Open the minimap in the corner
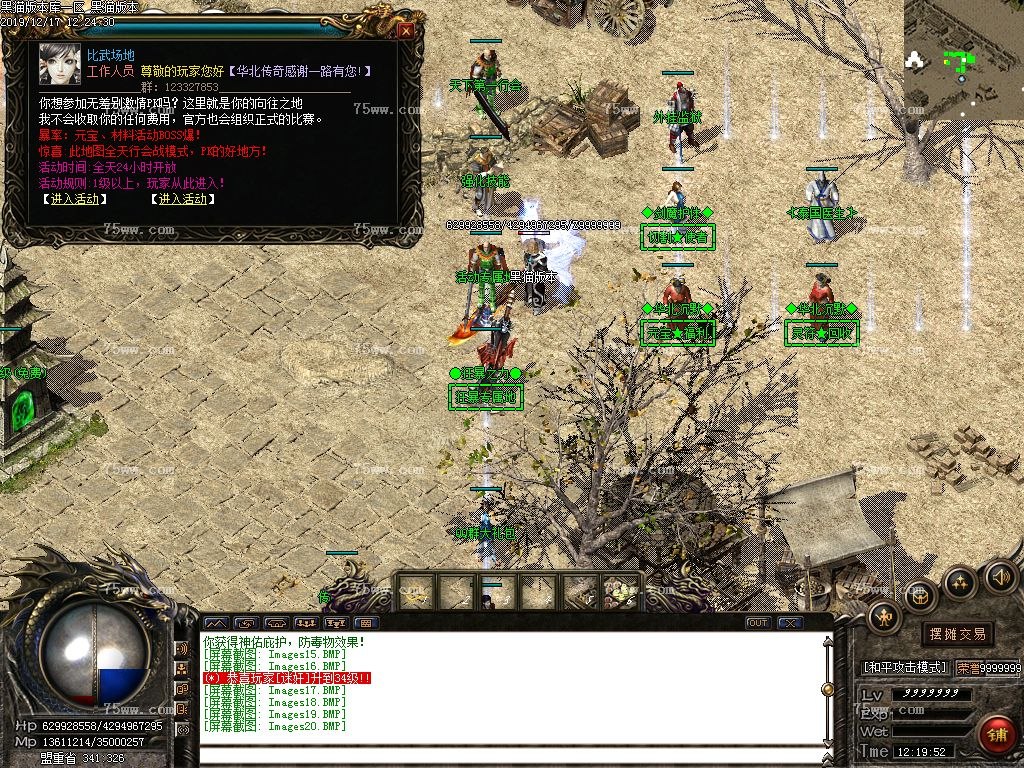The width and height of the screenshot is (1024, 768). (963, 58)
